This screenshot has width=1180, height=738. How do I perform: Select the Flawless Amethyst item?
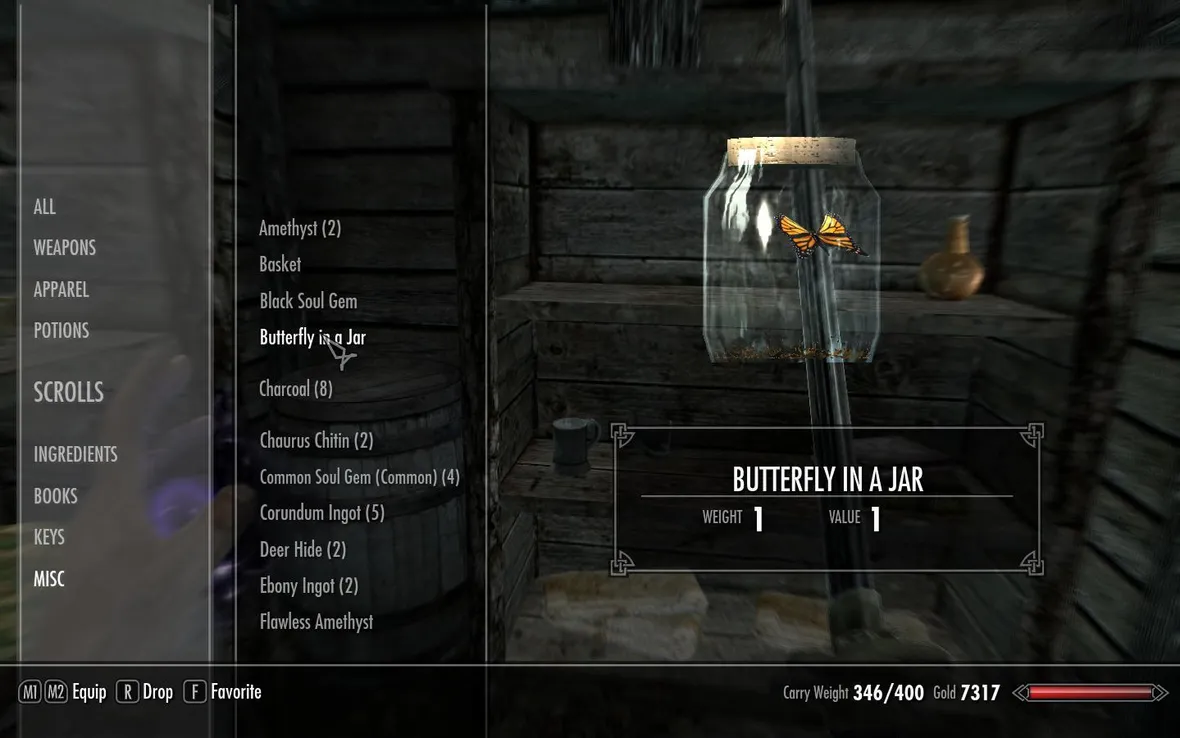(316, 622)
